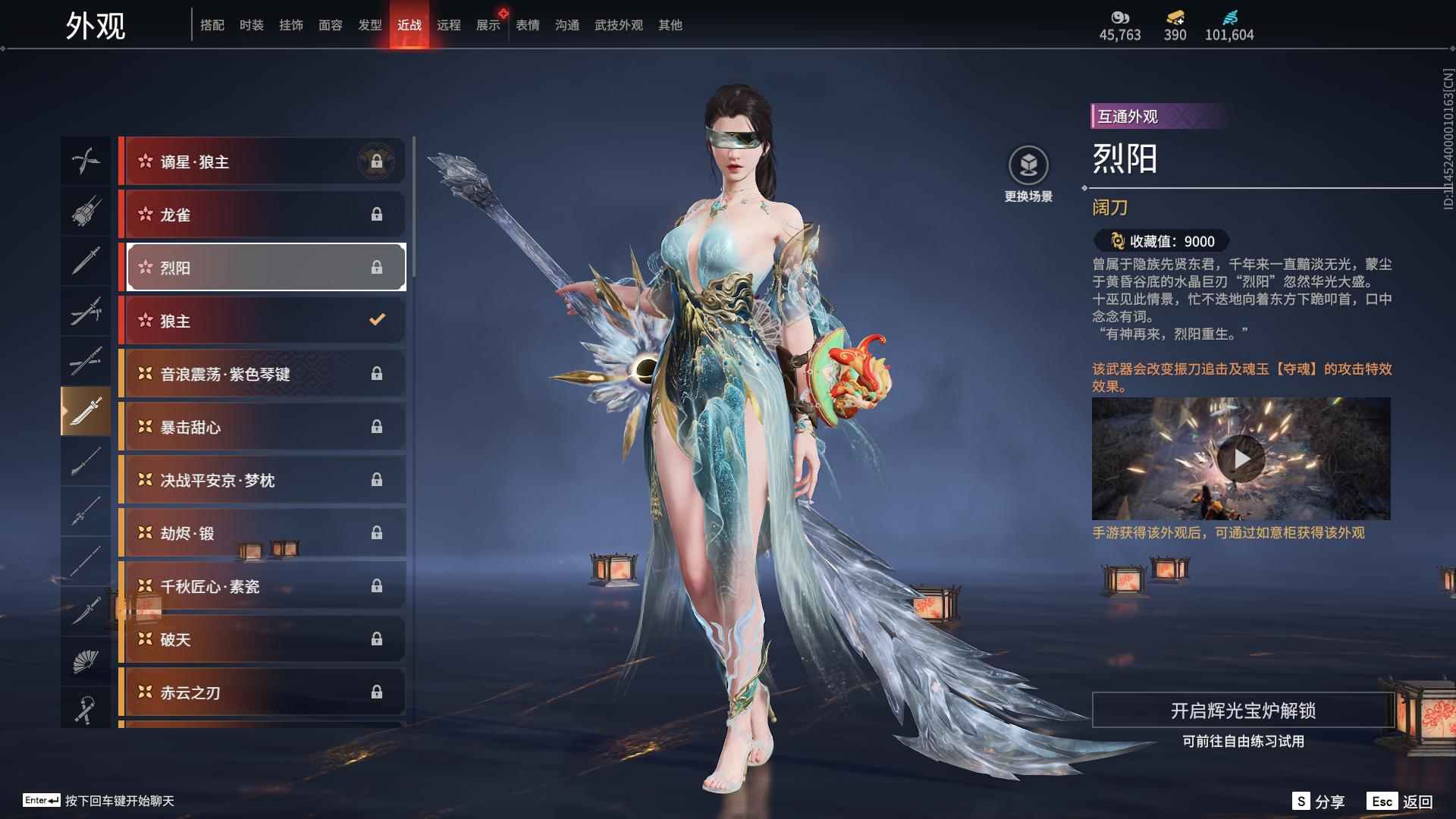This screenshot has width=1456, height=819.
Task: Toggle the locked 龙雀 weapon skin
Action: coord(262,214)
